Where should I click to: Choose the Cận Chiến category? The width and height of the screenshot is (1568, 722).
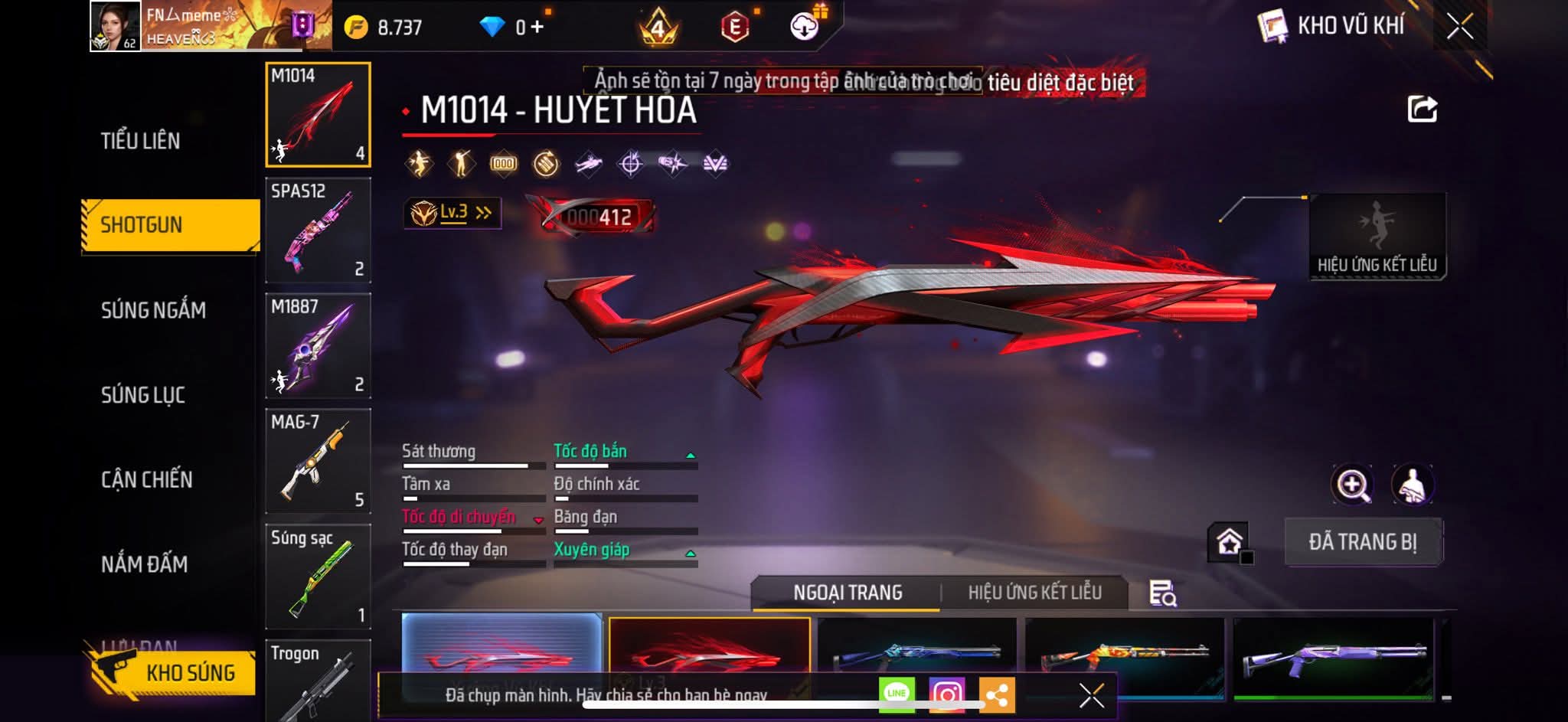tap(147, 480)
